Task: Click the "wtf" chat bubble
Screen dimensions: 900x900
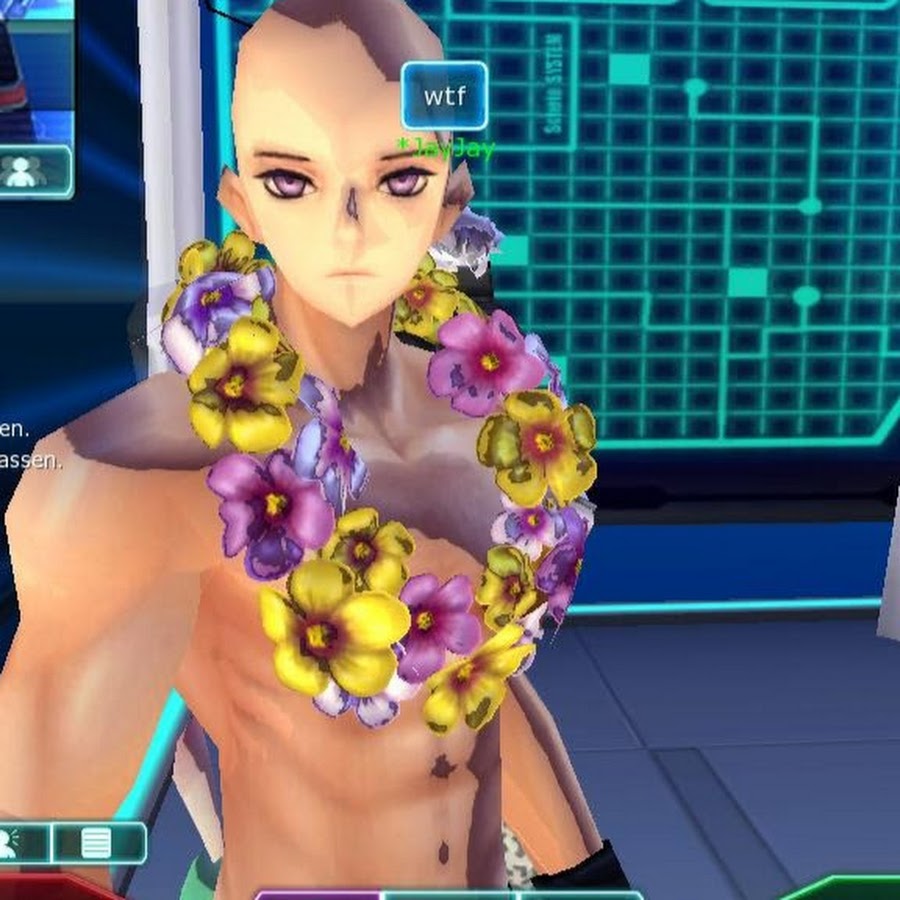Action: (x=444, y=96)
